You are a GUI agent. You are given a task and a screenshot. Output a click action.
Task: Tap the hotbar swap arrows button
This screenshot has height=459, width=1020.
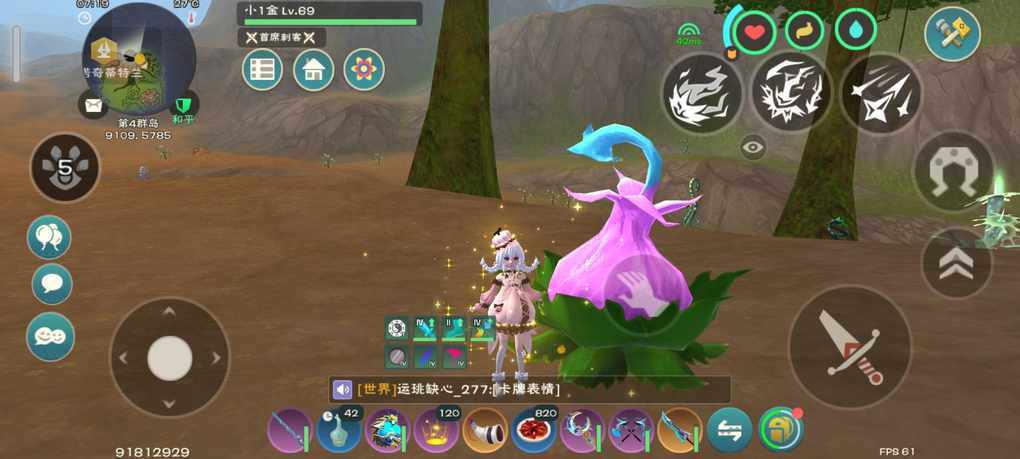729,431
